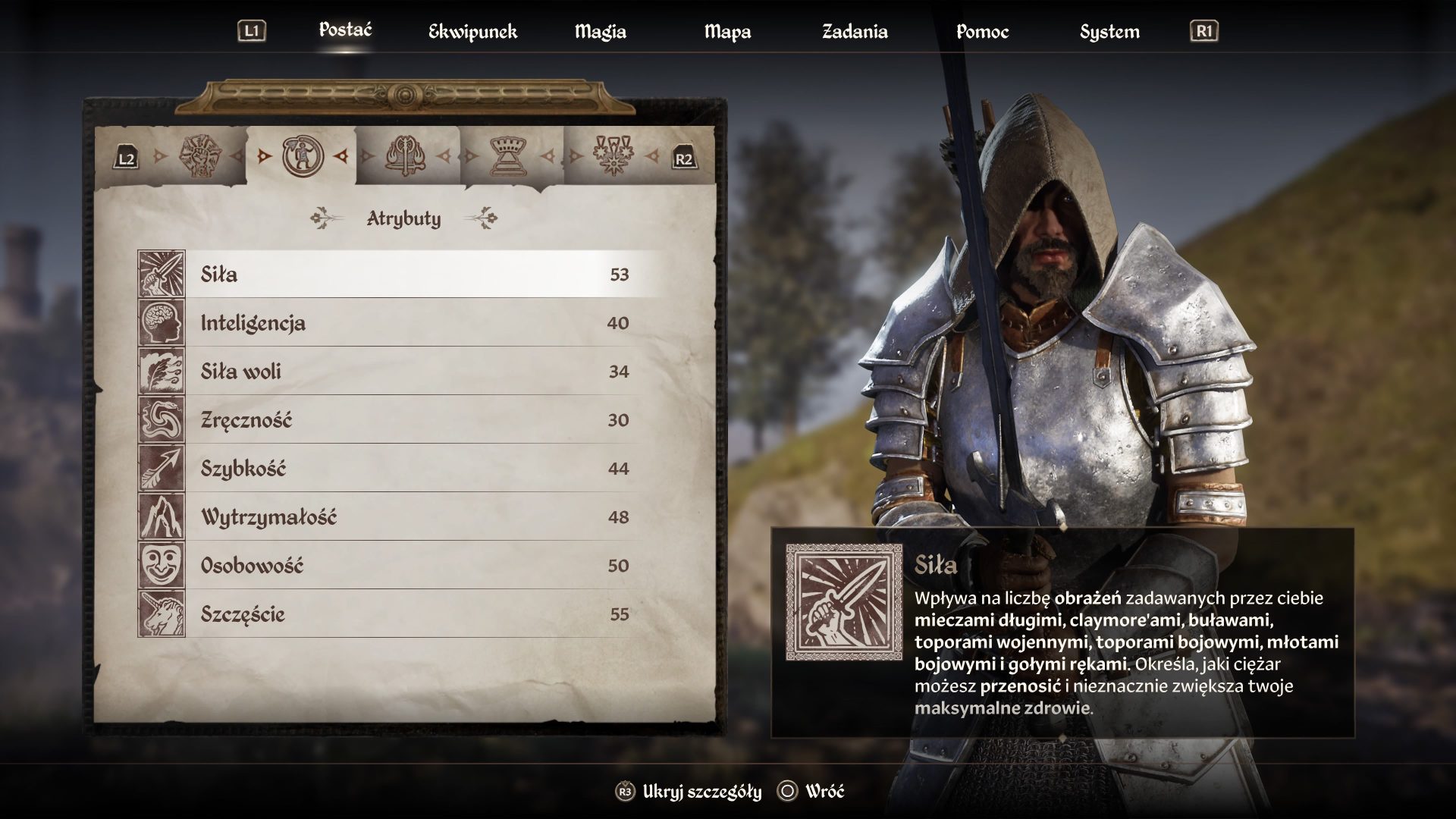
Task: Switch to the medals sub-tab
Action: tap(613, 157)
